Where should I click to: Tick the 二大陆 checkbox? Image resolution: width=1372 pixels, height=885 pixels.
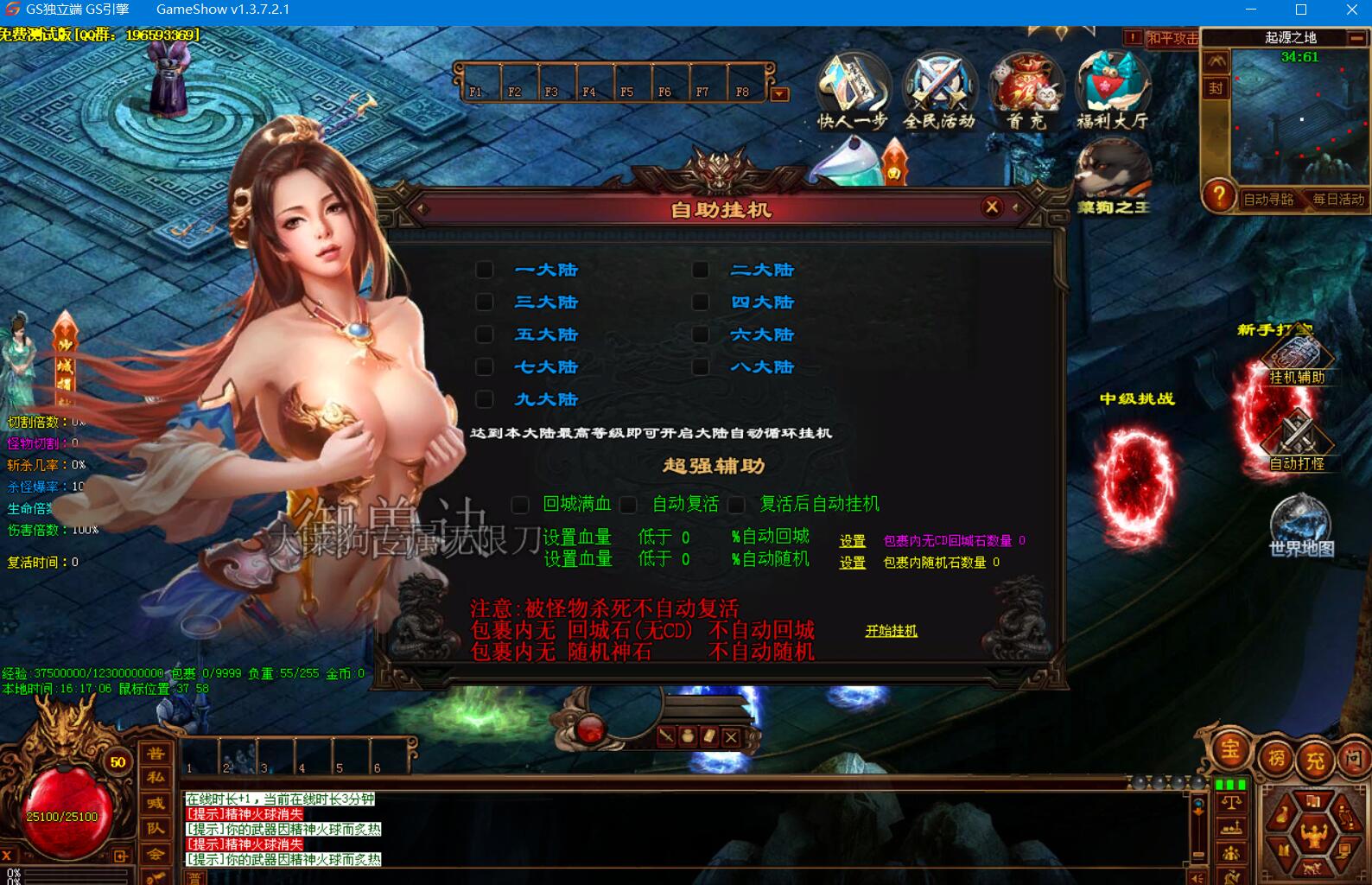coord(701,271)
